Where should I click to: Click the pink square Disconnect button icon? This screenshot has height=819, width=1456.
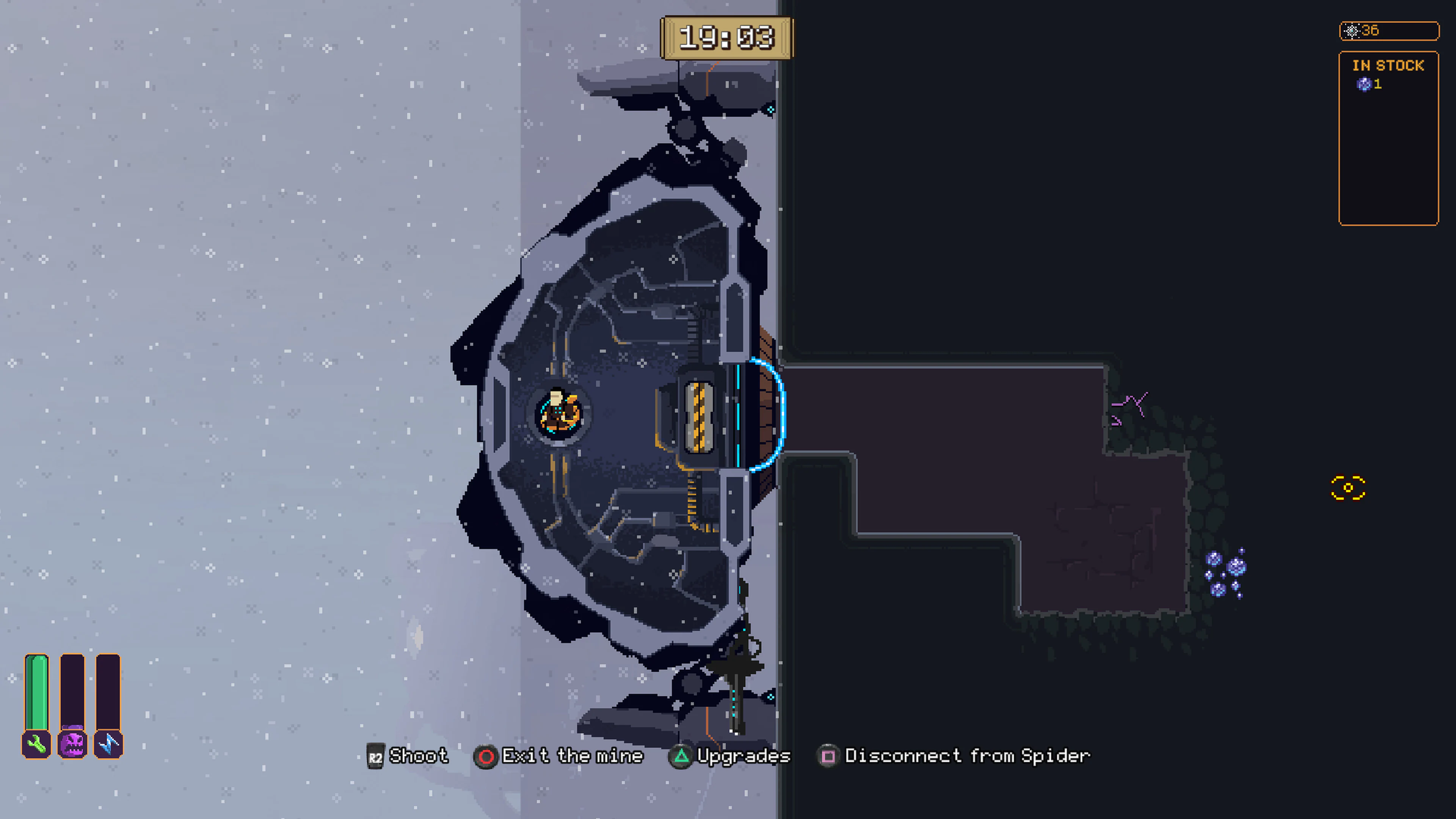point(828,756)
